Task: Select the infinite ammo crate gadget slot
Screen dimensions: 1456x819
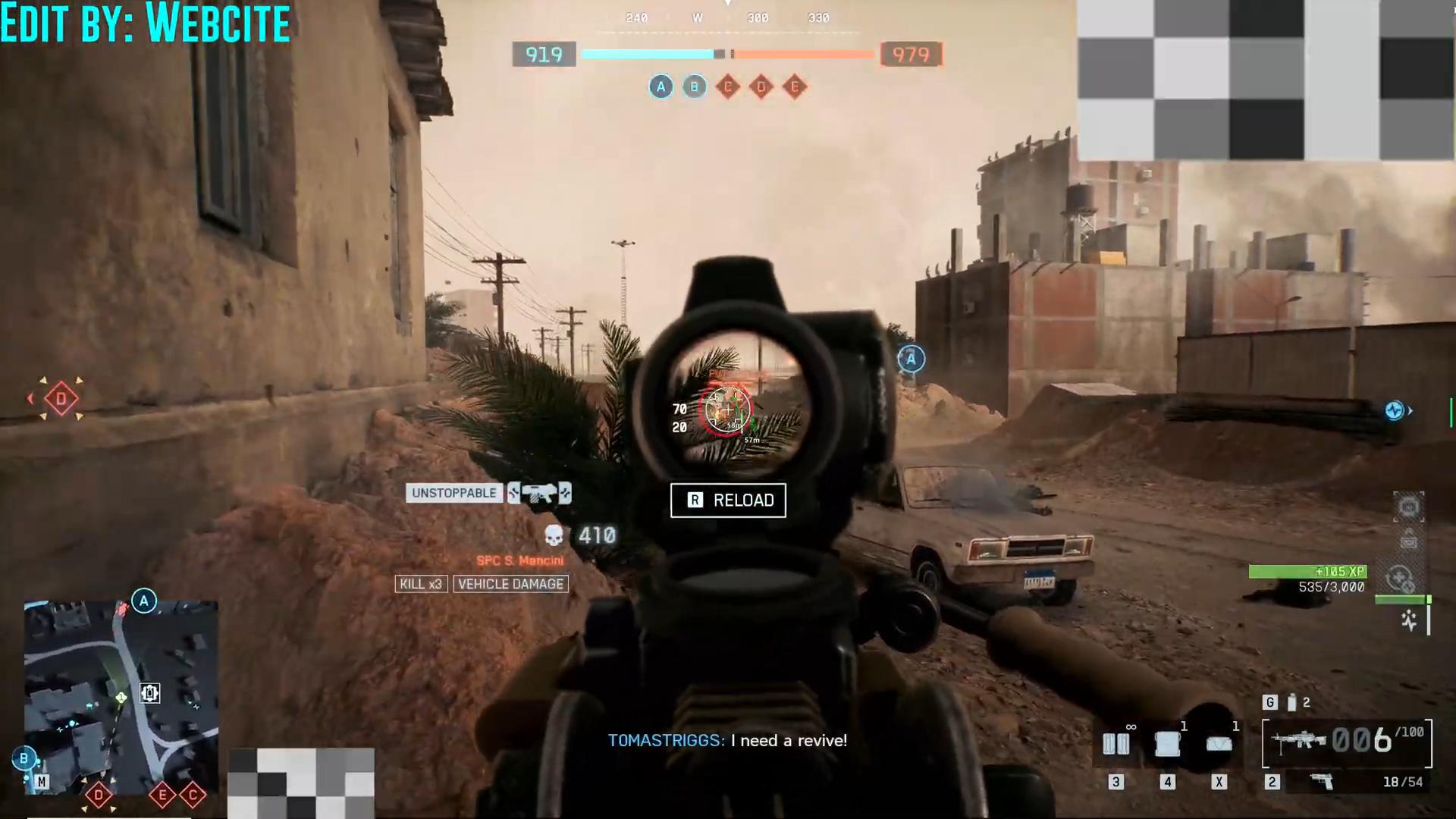Action: point(1116,744)
